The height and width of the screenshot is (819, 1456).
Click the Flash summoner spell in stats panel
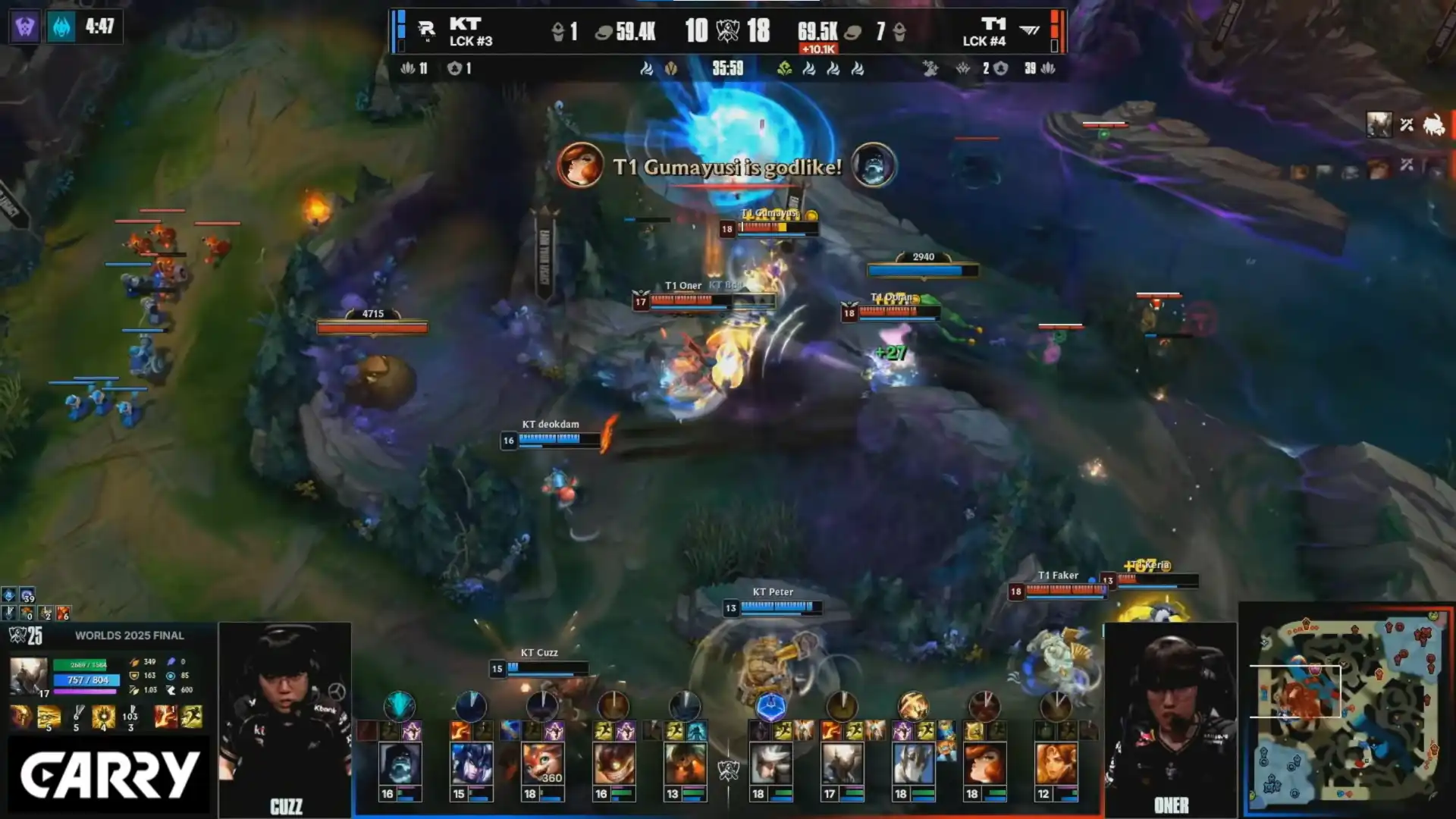pyautogui.click(x=191, y=717)
